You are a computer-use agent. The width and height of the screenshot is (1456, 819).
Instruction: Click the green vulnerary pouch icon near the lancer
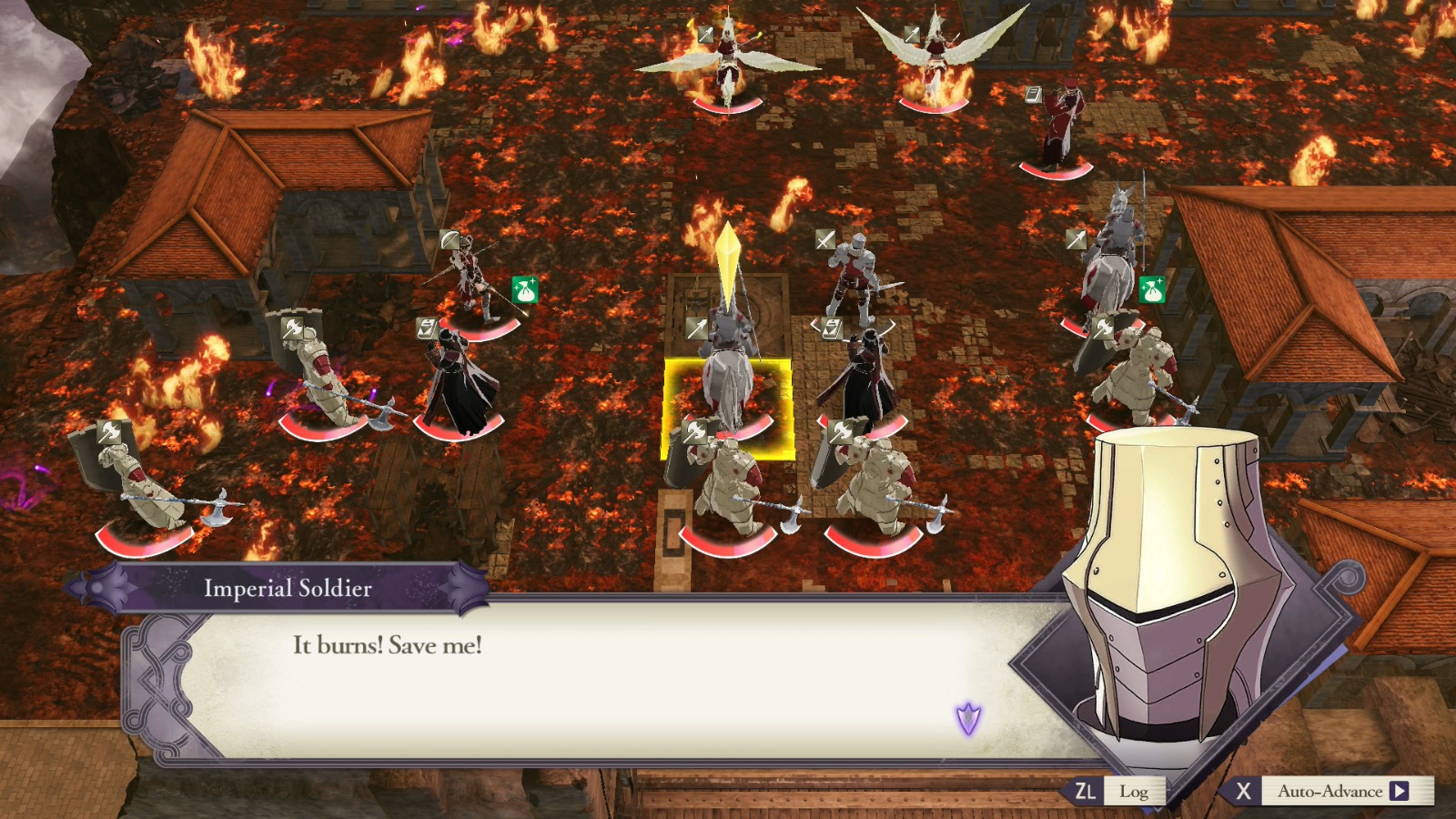click(524, 288)
